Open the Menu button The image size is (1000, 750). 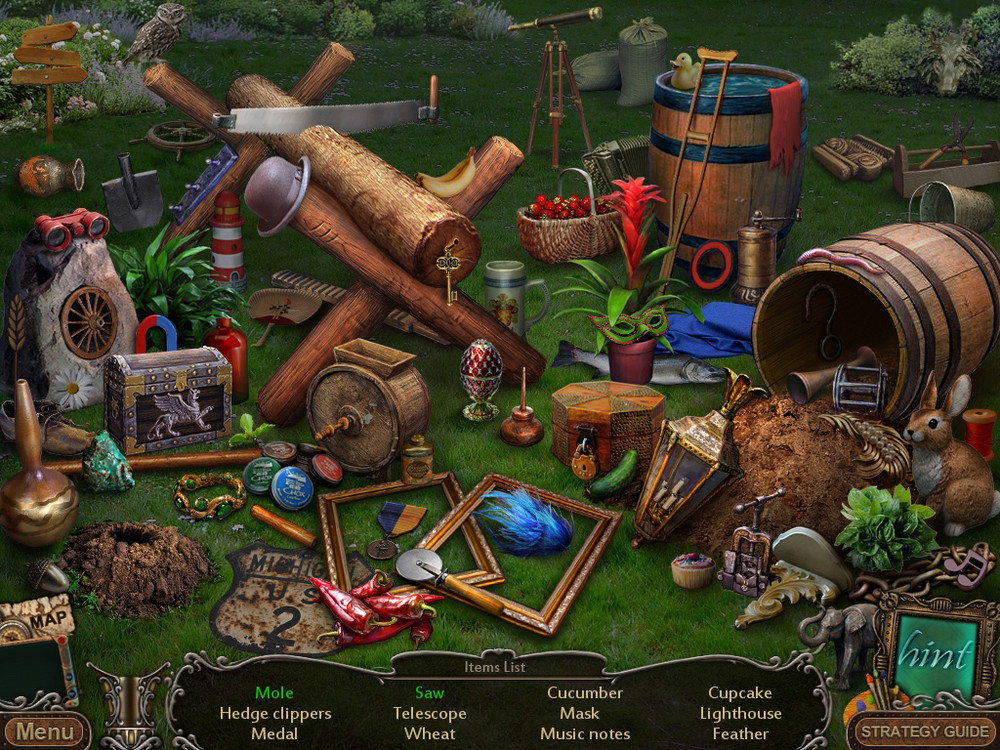pyautogui.click(x=44, y=731)
